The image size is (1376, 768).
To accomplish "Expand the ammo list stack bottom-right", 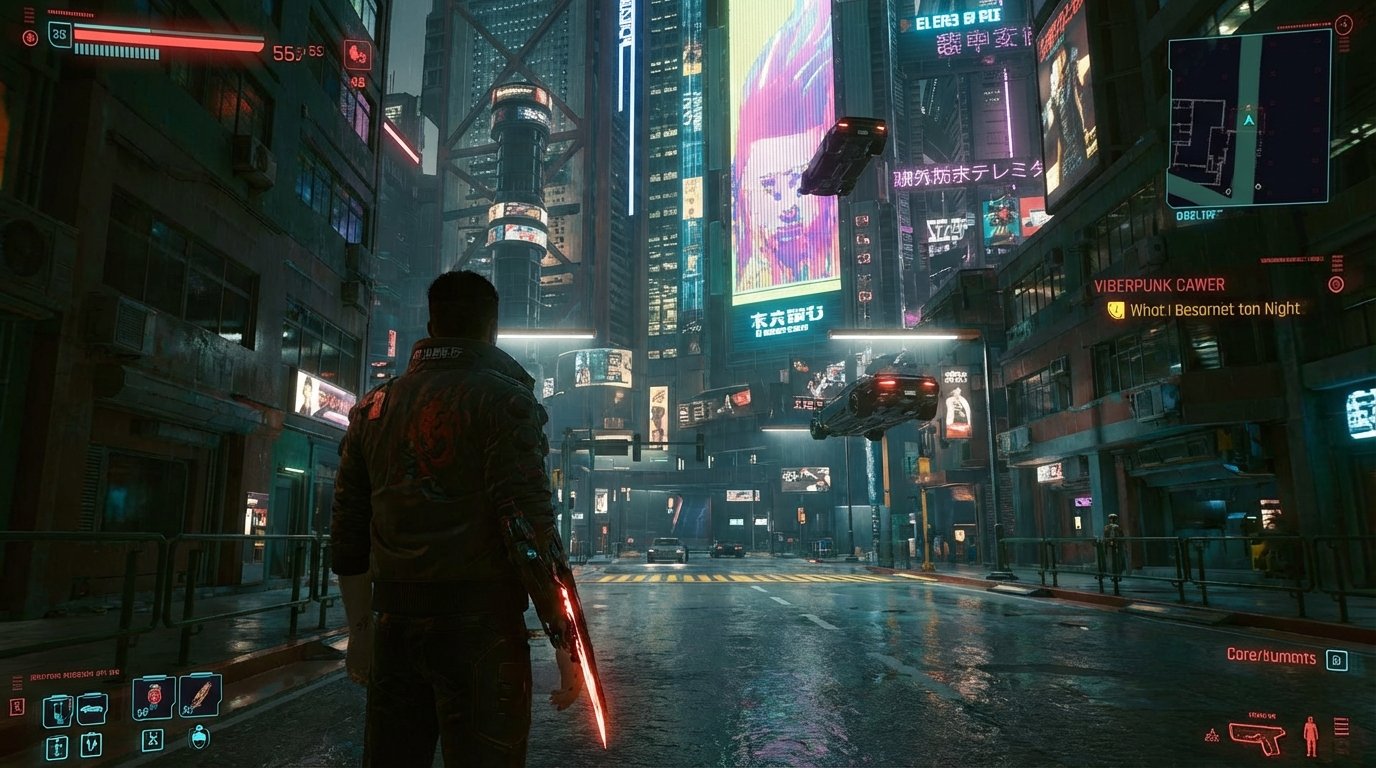I will click(x=1342, y=725).
